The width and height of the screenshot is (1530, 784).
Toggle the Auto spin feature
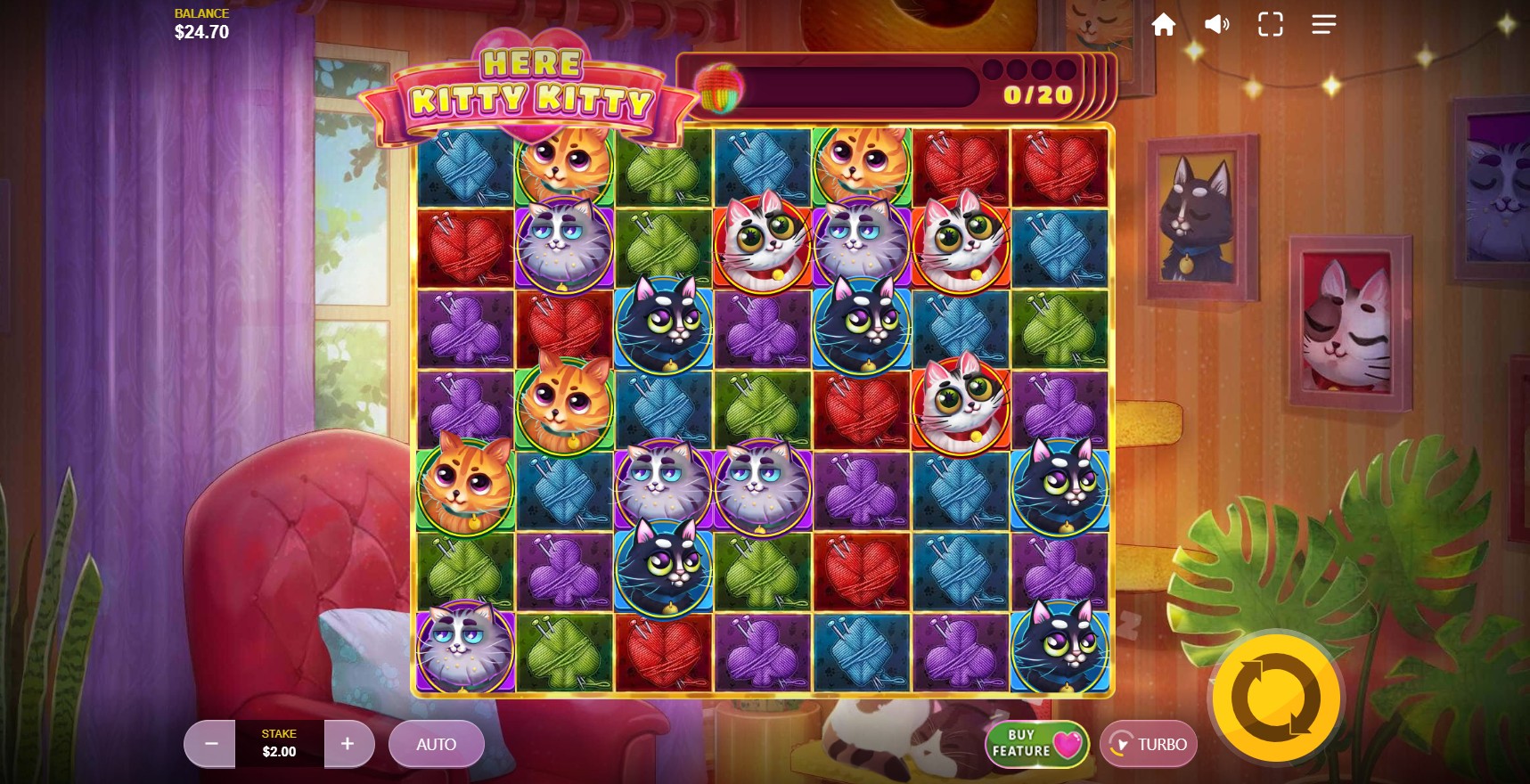coord(436,744)
